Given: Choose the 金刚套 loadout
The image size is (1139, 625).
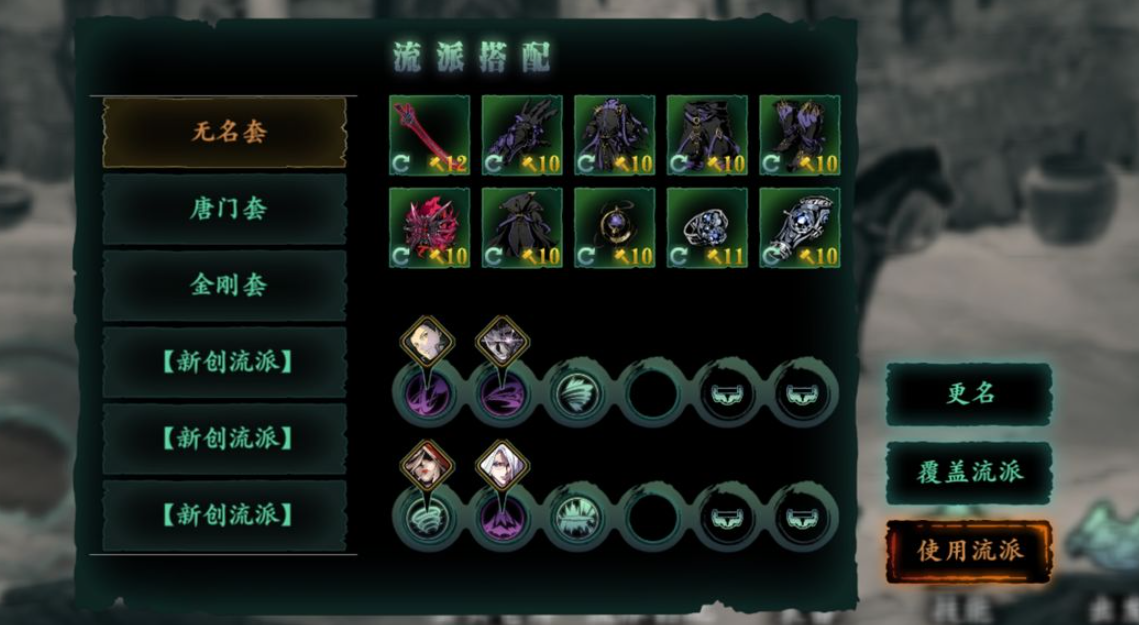Looking at the screenshot, I should 228,285.
